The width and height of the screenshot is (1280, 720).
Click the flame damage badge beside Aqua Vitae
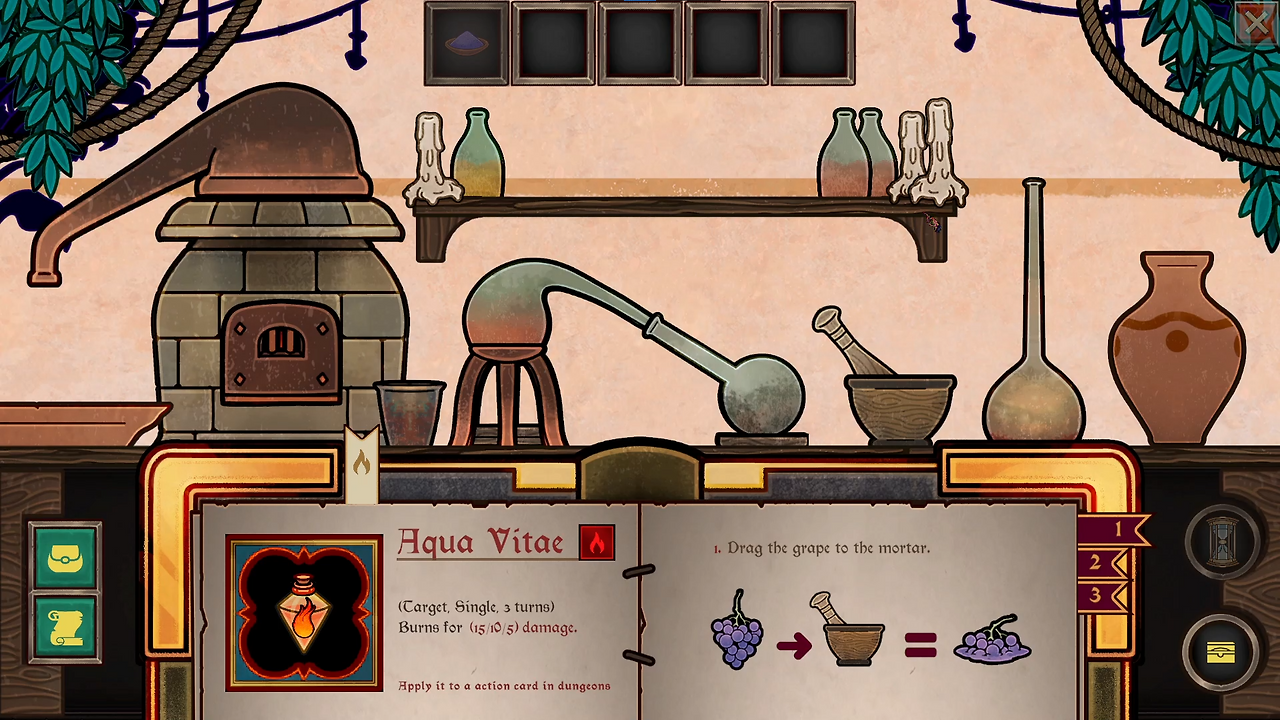[x=597, y=542]
